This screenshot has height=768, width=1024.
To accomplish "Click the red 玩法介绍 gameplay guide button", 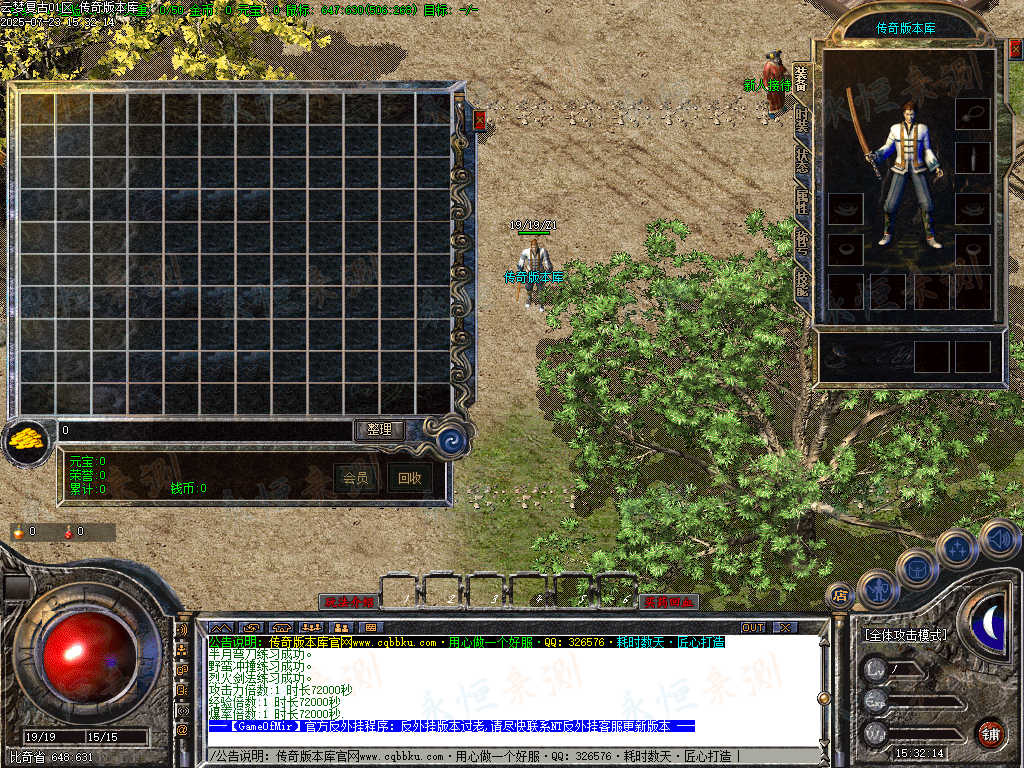I will pos(348,602).
